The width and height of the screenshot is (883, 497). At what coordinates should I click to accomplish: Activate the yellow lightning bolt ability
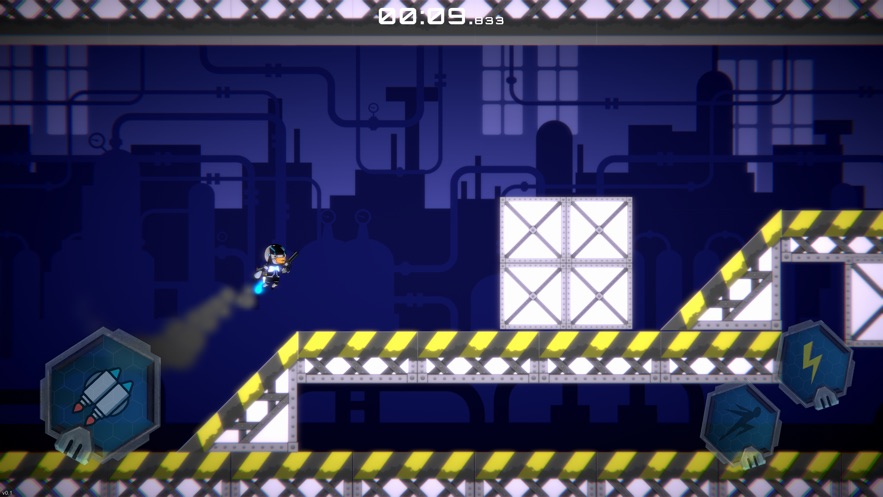tap(813, 362)
